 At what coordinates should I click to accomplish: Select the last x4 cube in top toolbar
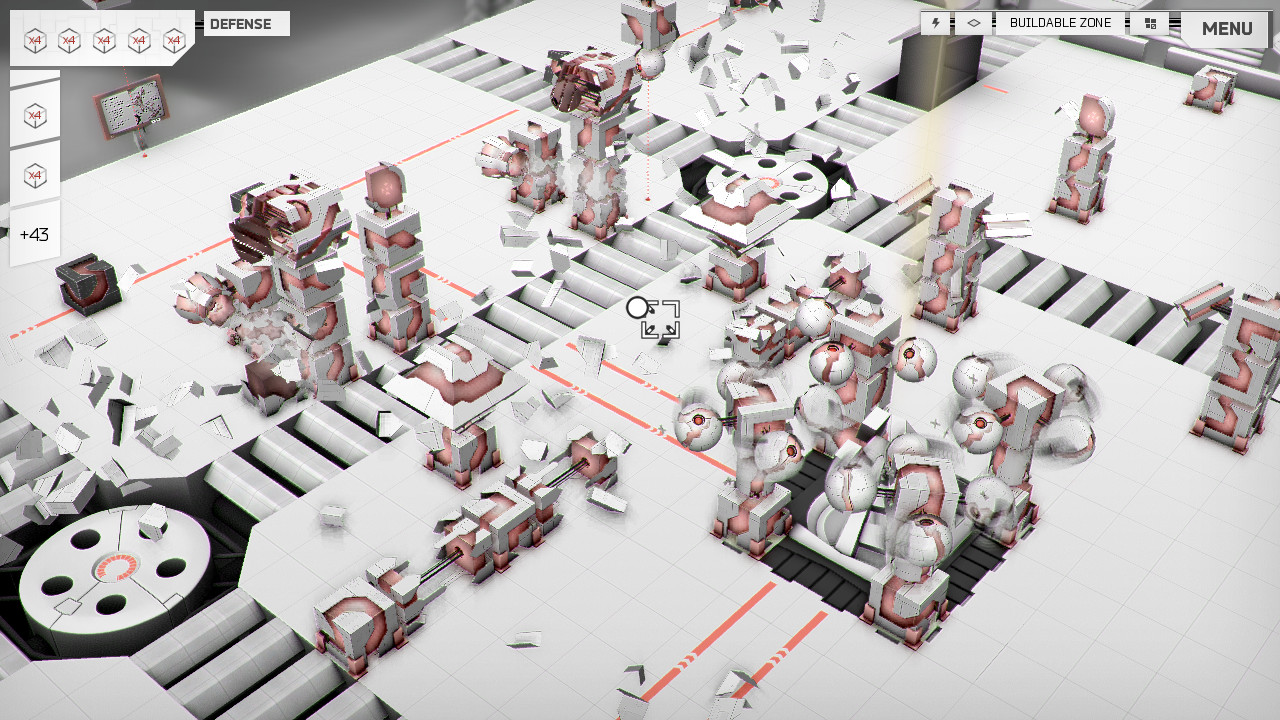(175, 38)
